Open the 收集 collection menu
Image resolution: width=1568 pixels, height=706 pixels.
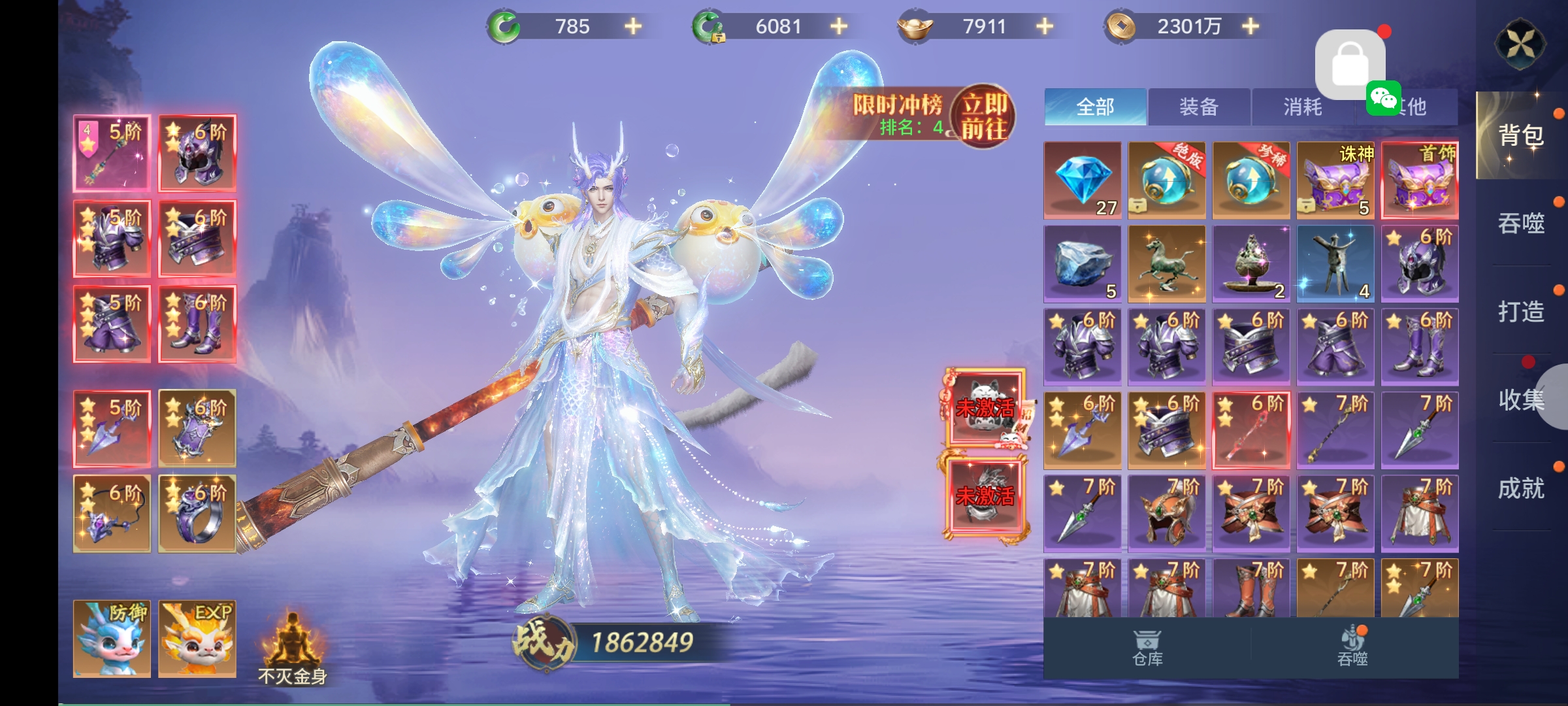tap(1521, 399)
